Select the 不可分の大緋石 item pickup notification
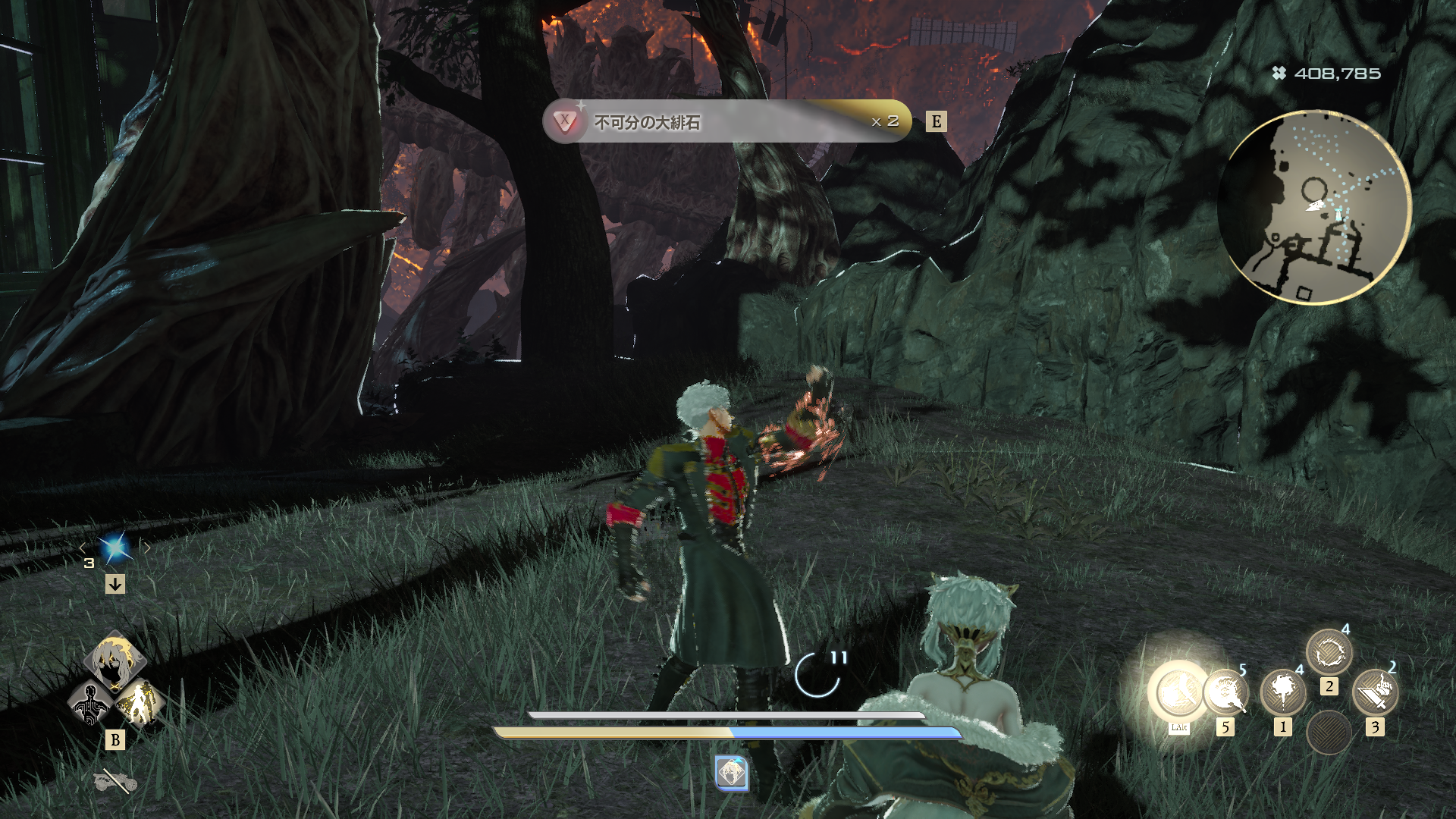This screenshot has height=819, width=1456. [726, 121]
